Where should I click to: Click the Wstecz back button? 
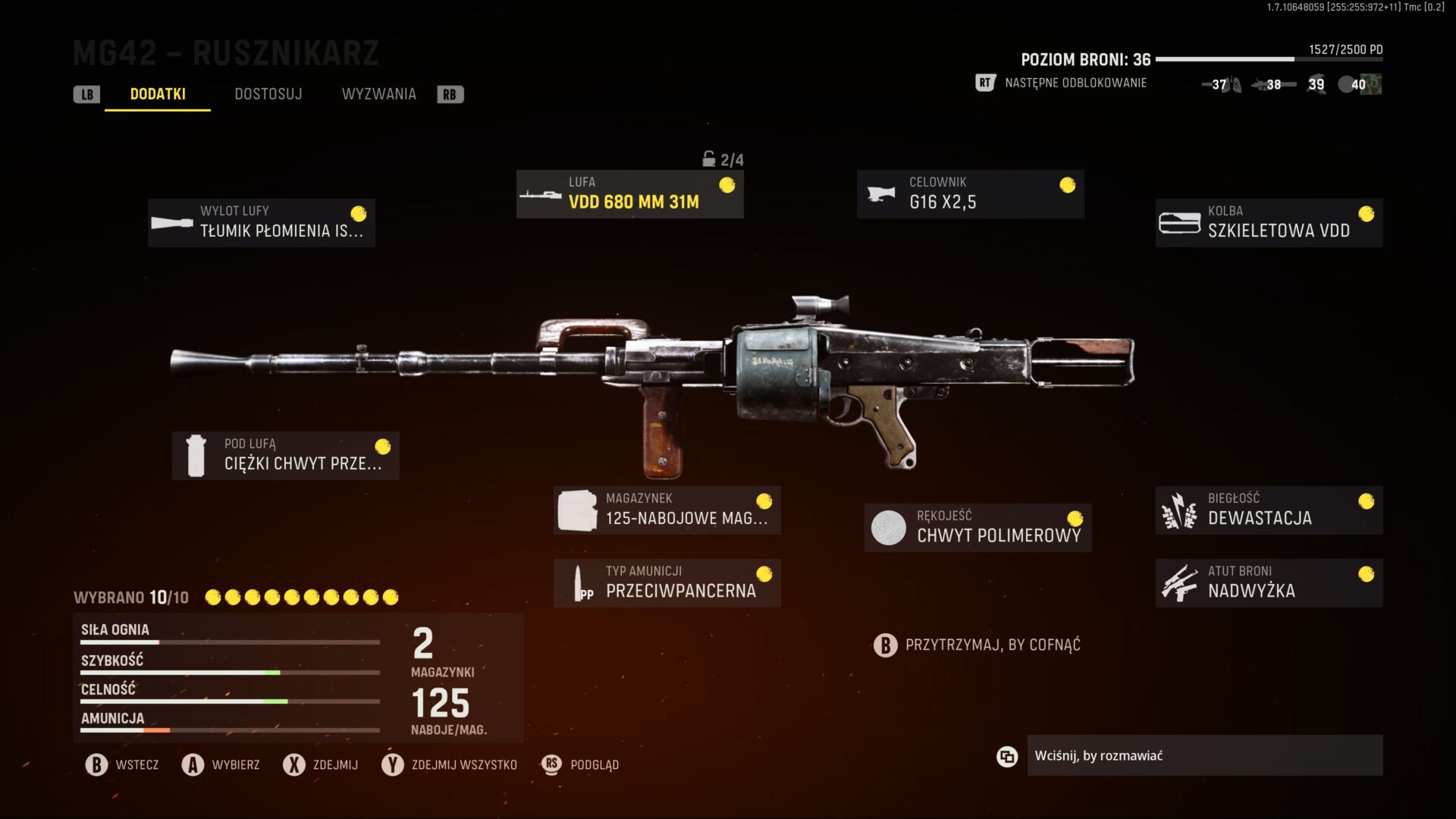point(123,764)
